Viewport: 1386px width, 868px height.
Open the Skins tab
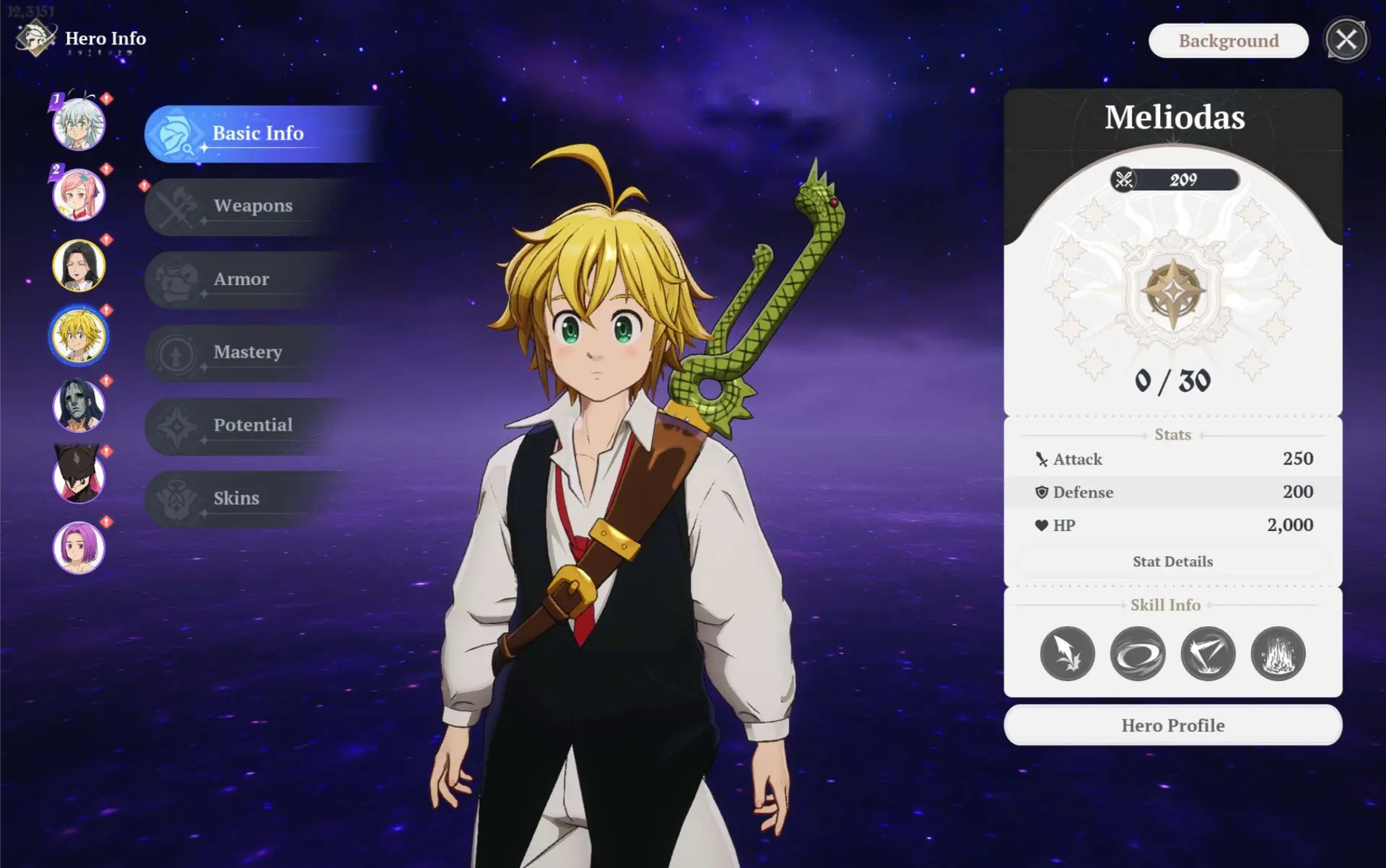coord(236,499)
